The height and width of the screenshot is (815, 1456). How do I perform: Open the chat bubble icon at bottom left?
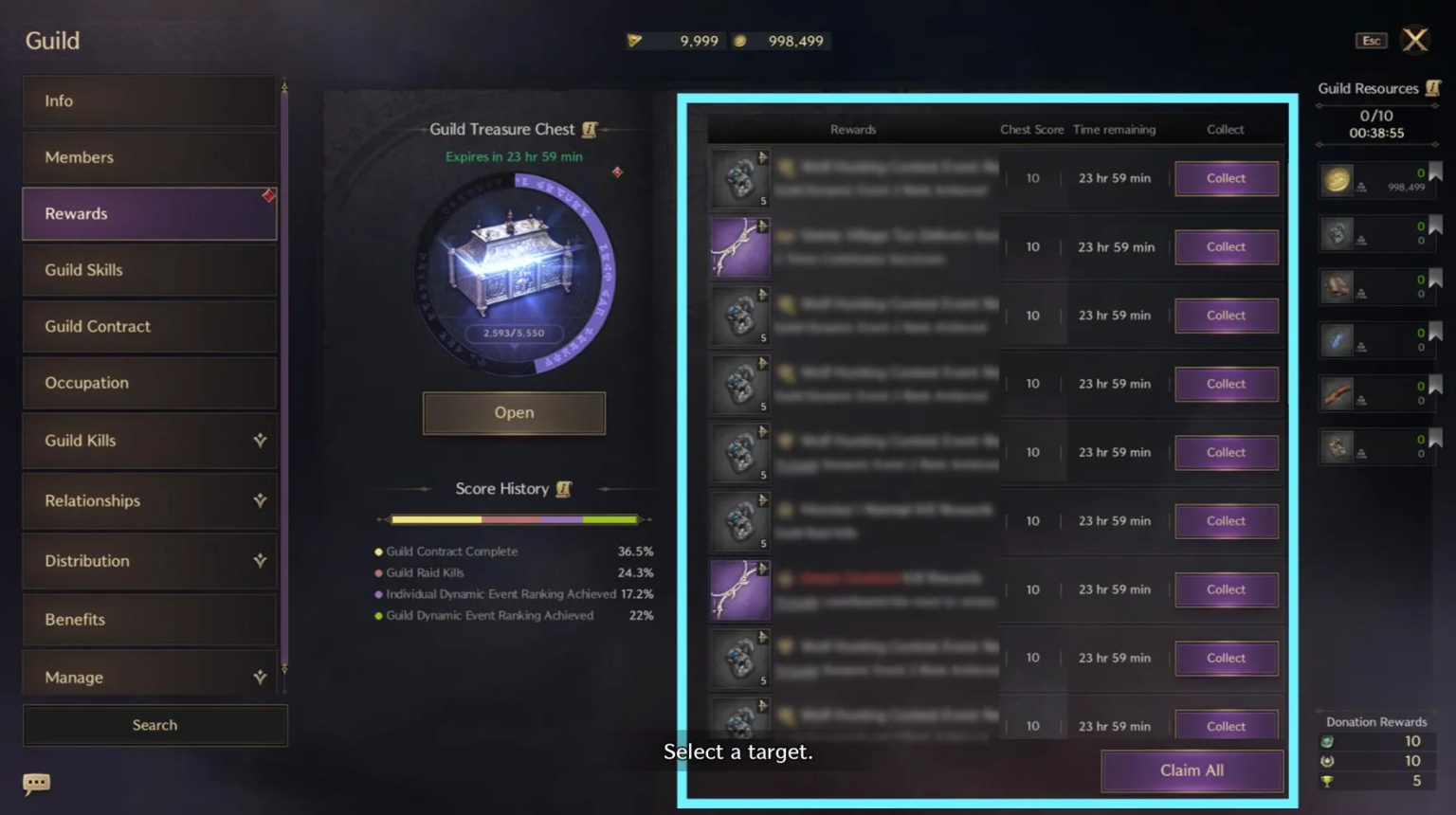pos(36,784)
